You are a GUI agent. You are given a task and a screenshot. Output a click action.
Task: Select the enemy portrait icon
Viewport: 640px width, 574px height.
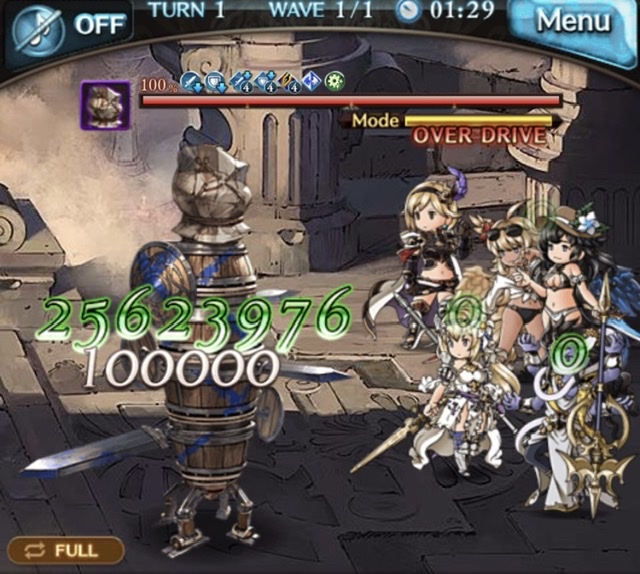coord(105,105)
